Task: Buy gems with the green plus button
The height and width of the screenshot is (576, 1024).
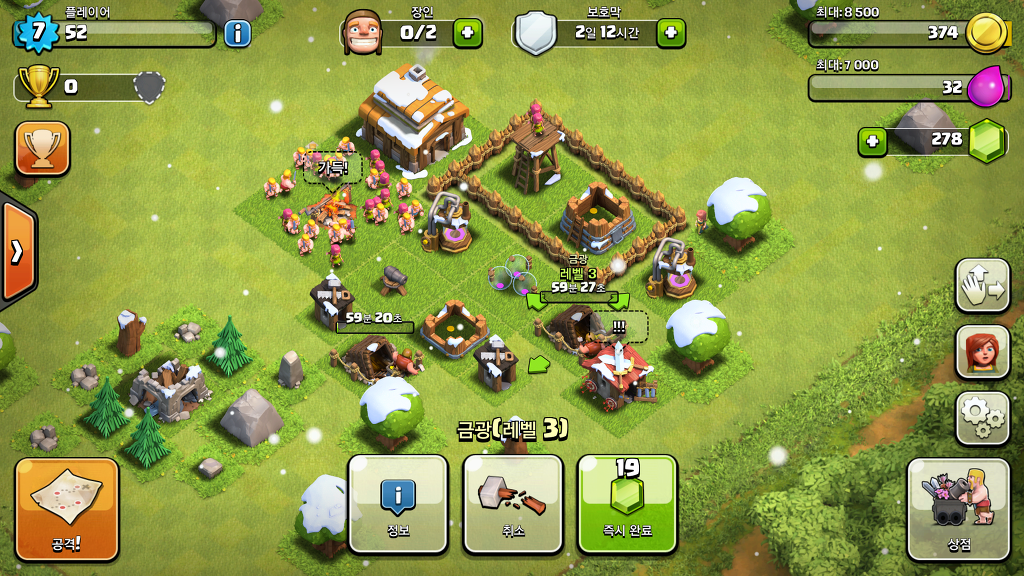Action: 873,141
